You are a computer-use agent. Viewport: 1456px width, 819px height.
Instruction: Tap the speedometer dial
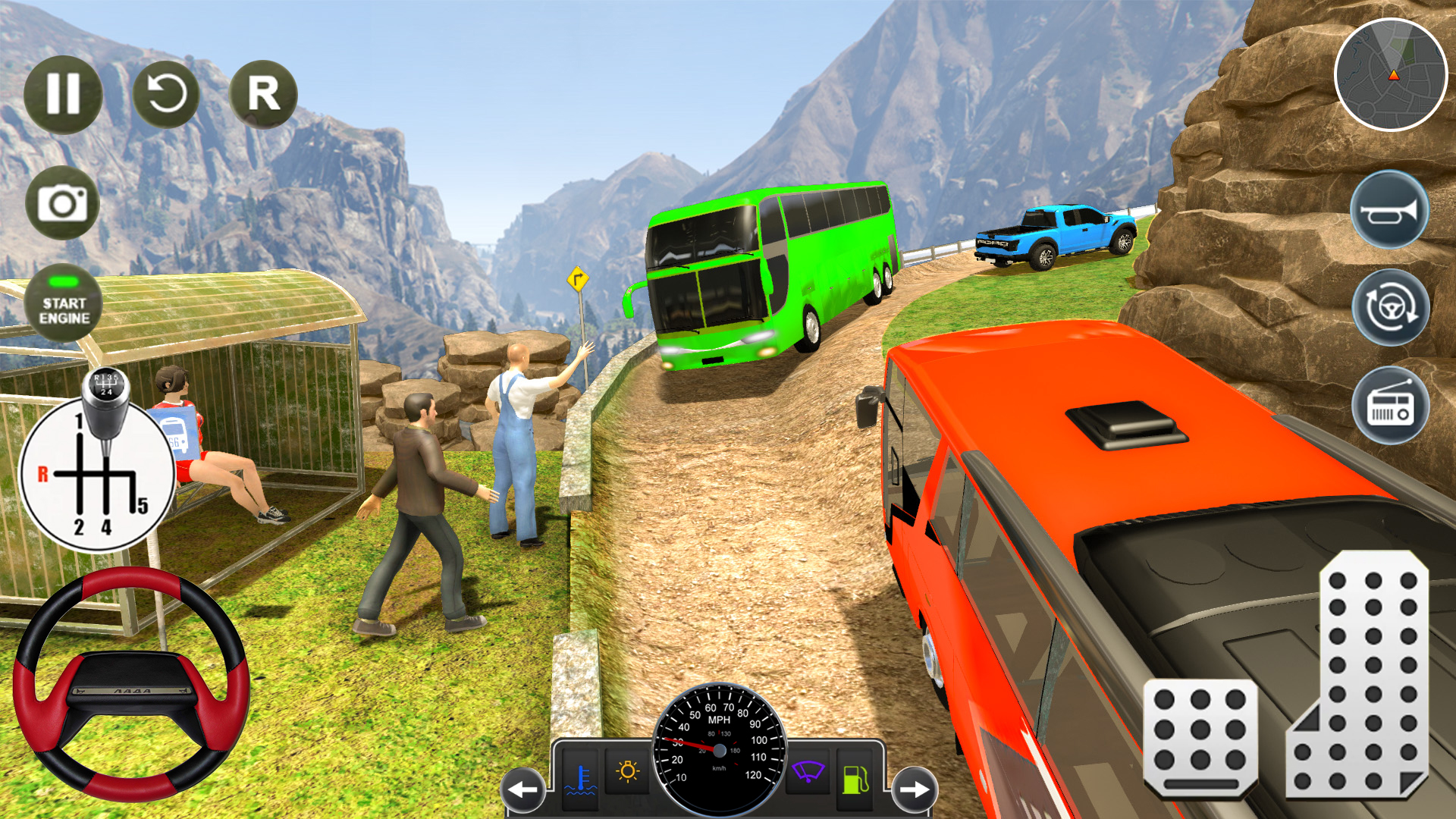(x=719, y=751)
